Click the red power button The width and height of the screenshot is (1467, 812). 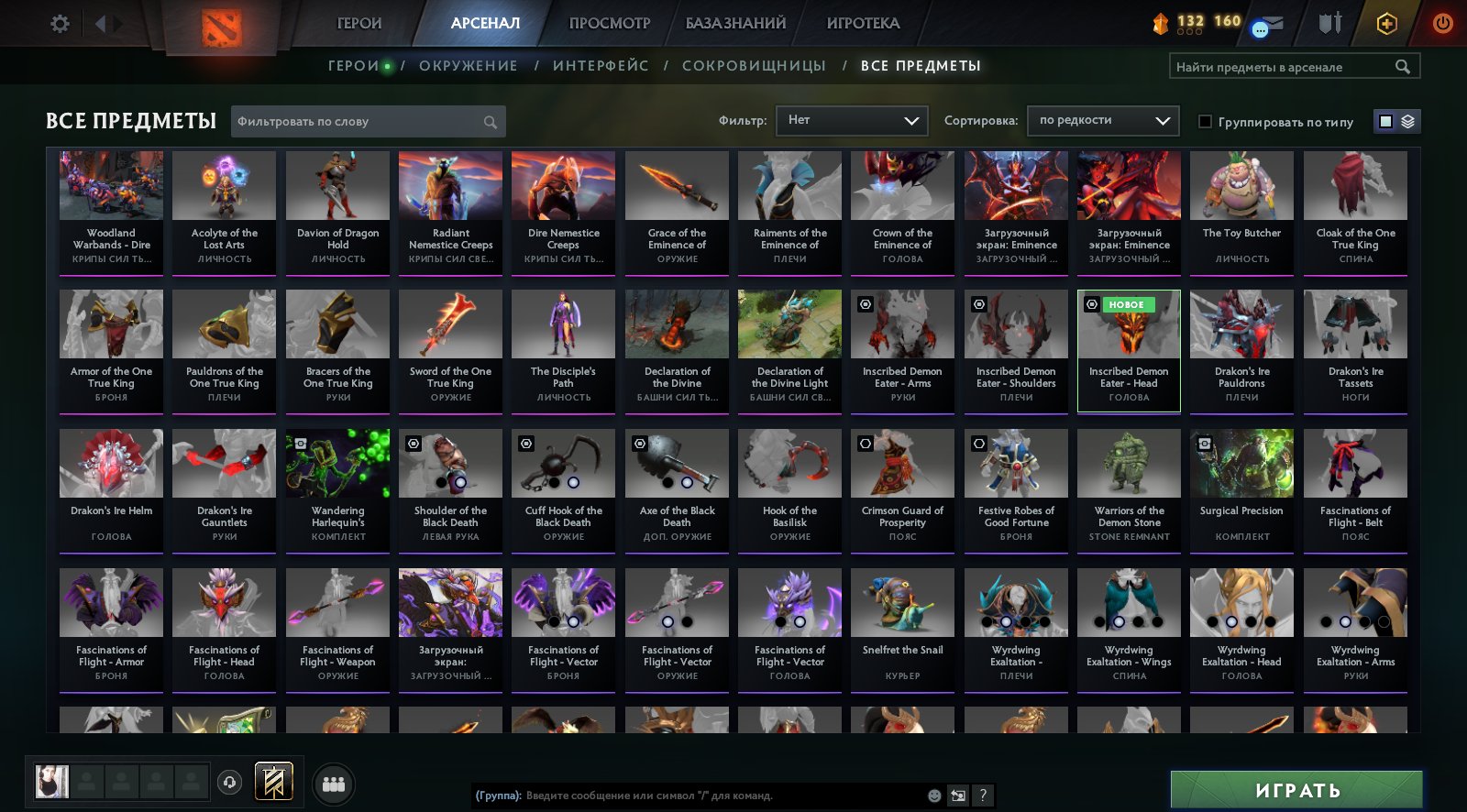tap(1441, 25)
